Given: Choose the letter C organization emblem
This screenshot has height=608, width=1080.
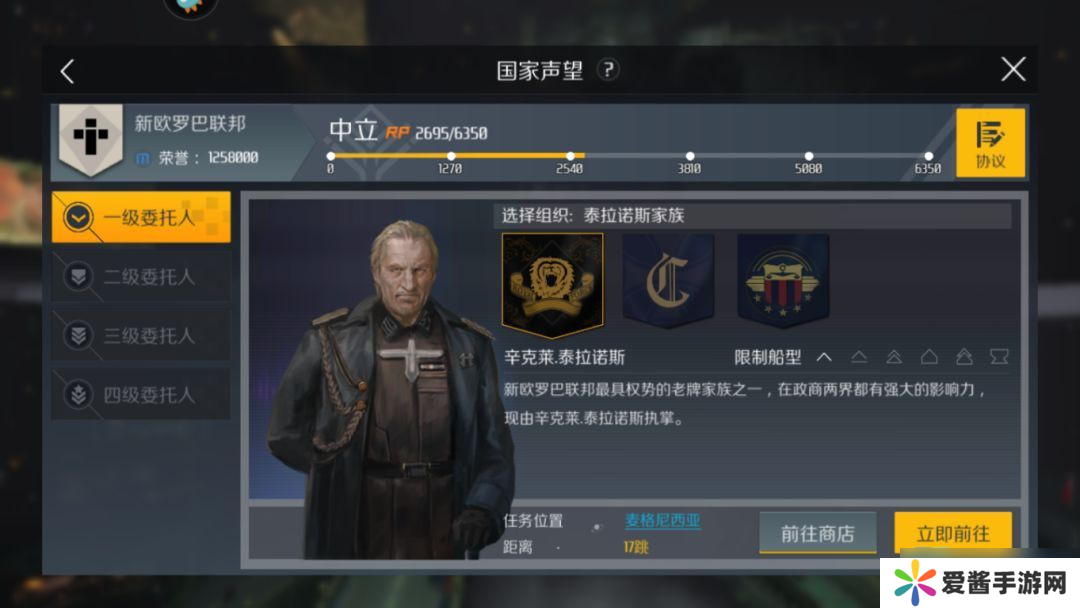Looking at the screenshot, I should (667, 284).
